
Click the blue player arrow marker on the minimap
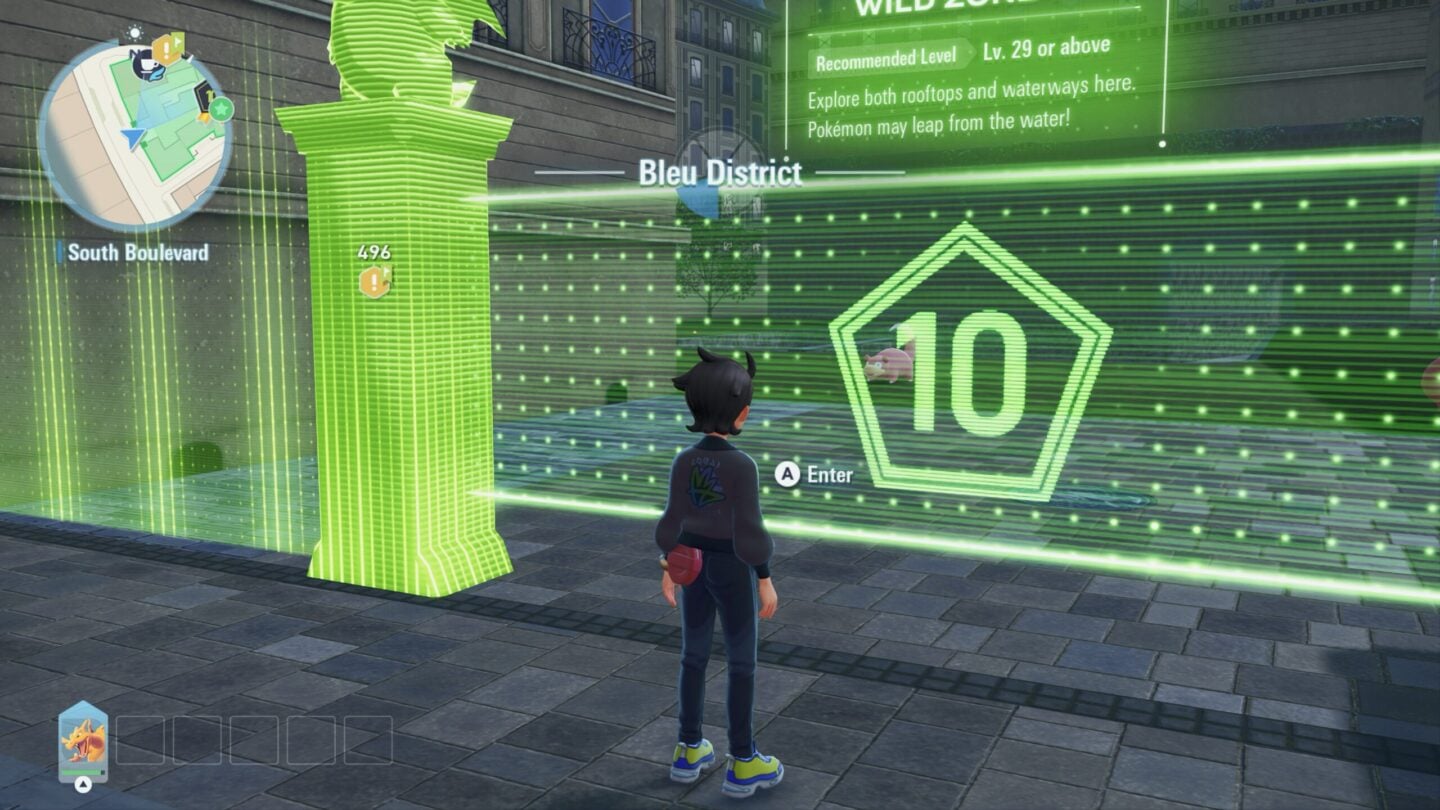point(134,137)
